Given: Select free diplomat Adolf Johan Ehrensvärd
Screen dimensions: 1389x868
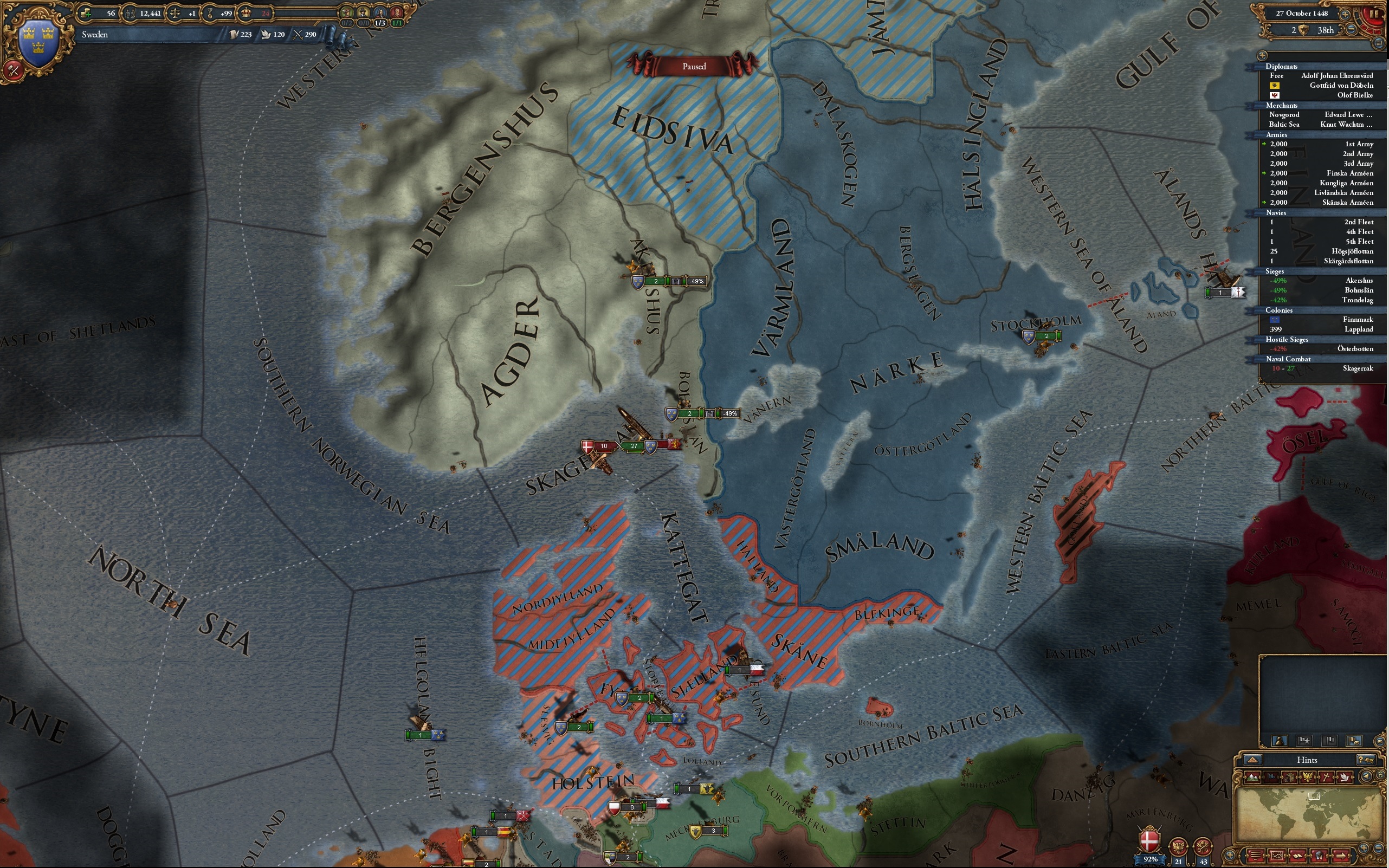Looking at the screenshot, I should point(1321,76).
